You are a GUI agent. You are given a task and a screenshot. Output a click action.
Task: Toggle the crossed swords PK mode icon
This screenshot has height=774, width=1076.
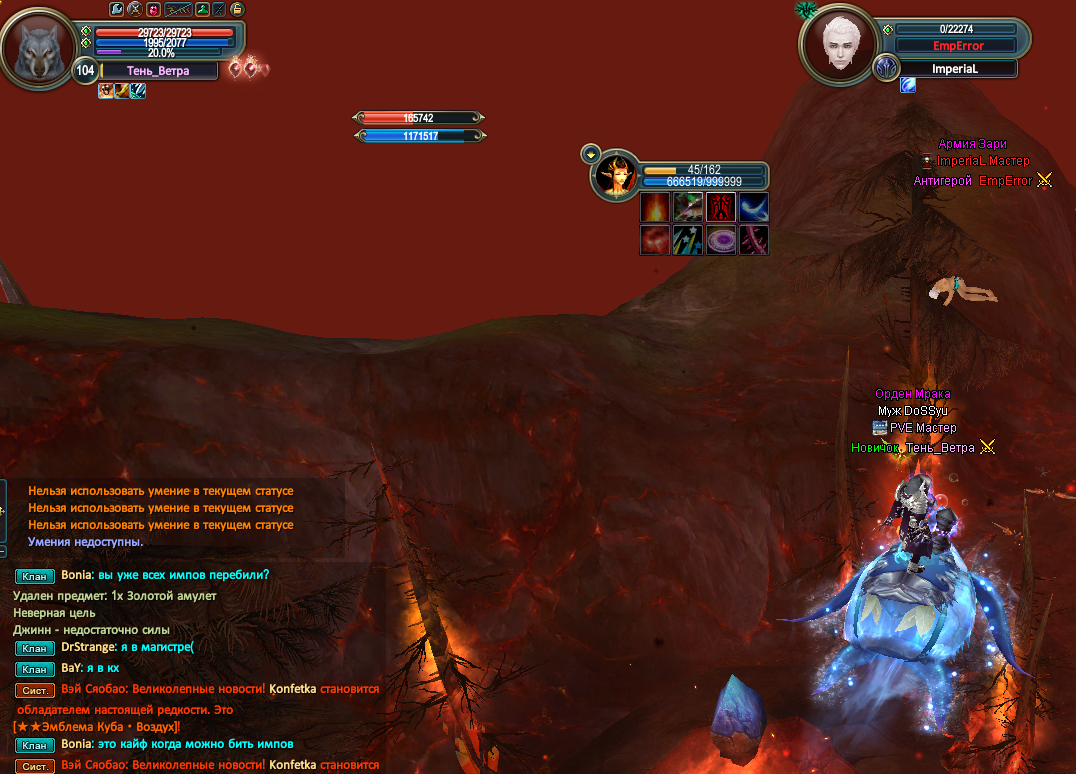[134, 9]
